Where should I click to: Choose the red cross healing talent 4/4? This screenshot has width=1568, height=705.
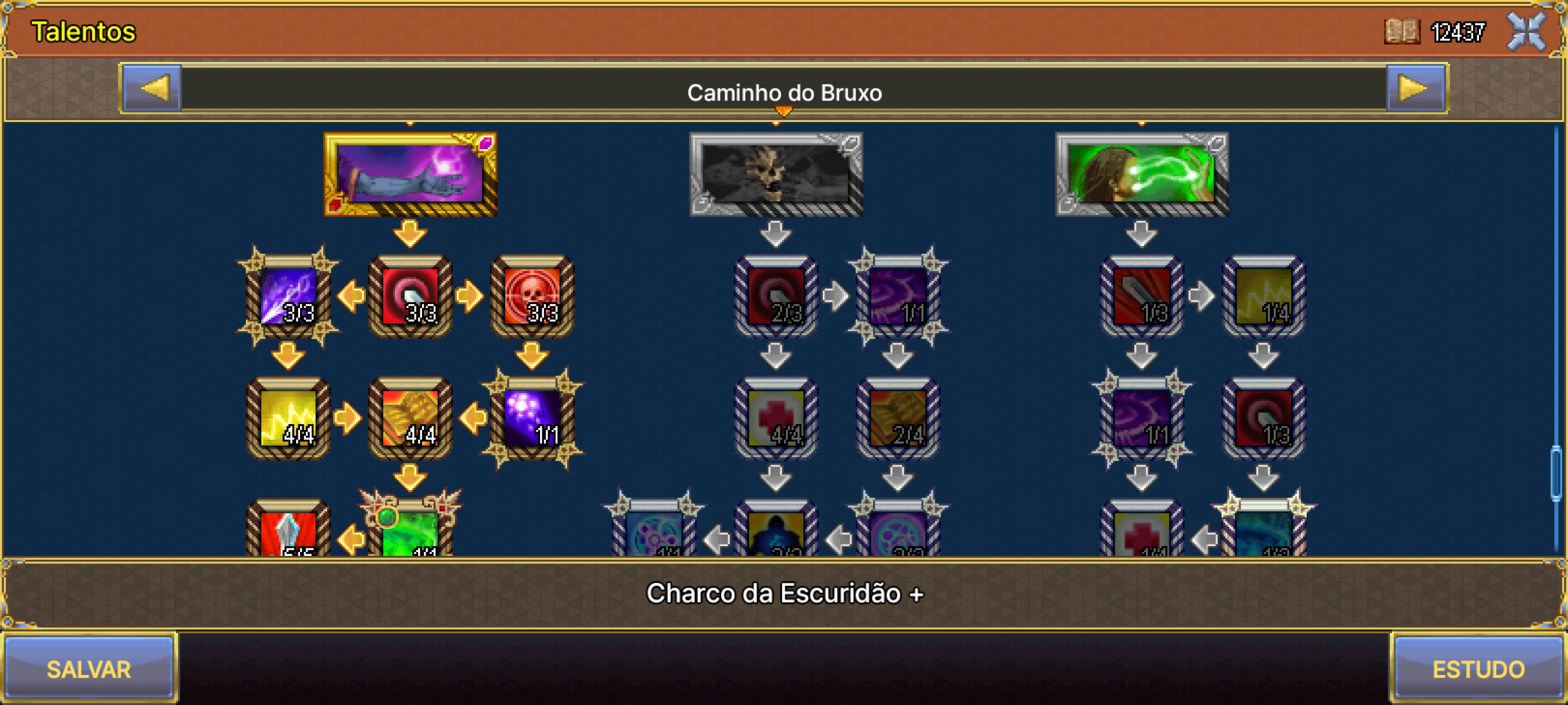[775, 418]
